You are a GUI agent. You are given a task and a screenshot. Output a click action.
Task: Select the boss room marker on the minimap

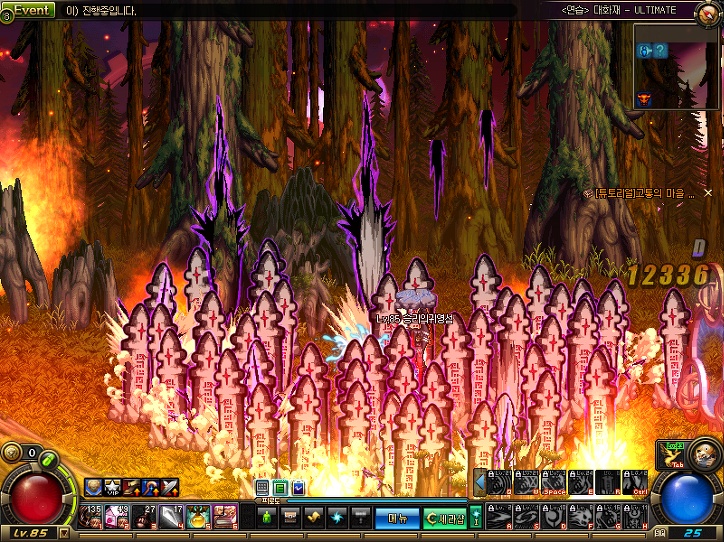tap(644, 99)
